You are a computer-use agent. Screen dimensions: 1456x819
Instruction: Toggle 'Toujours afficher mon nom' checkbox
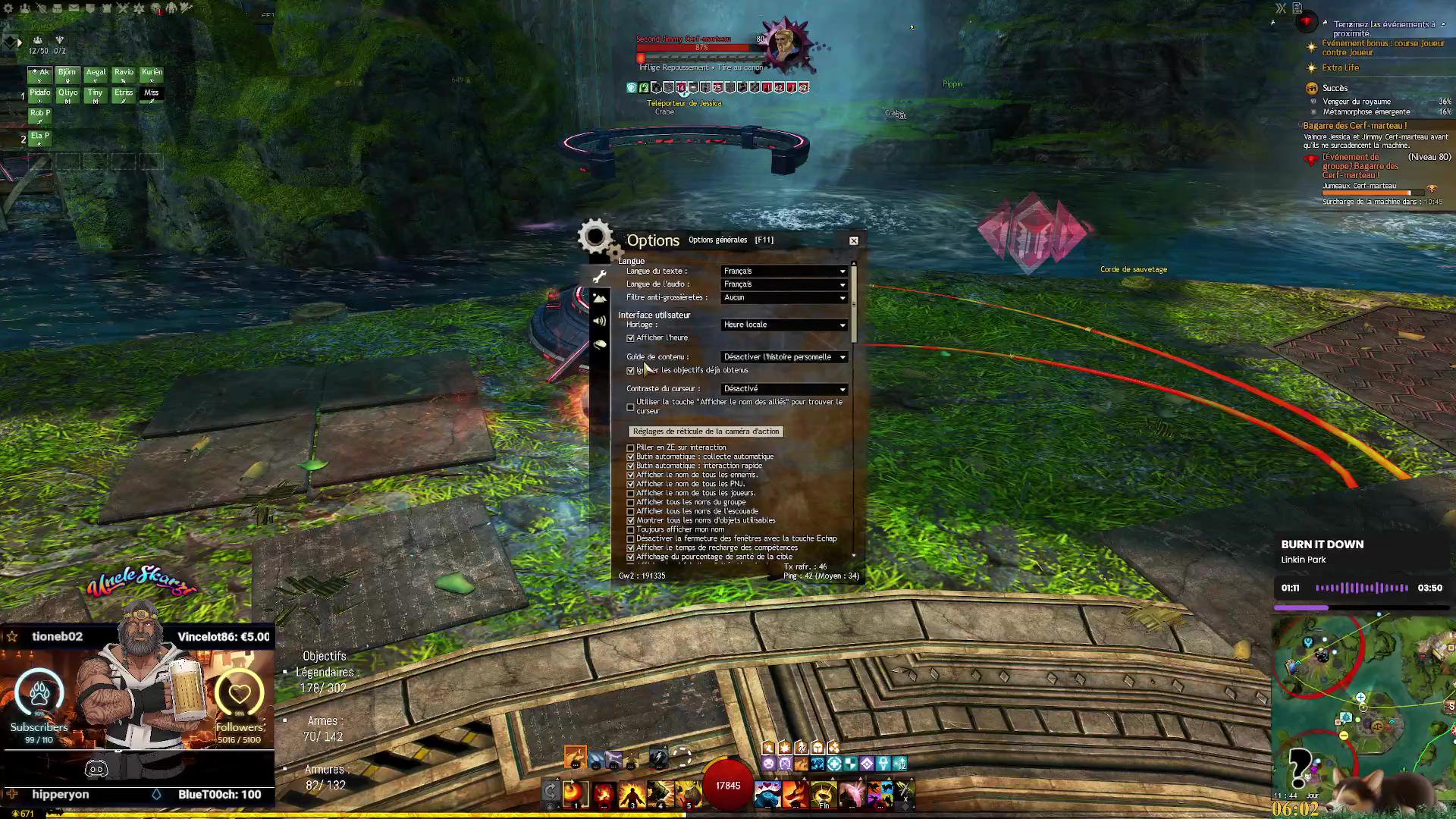[630, 529]
